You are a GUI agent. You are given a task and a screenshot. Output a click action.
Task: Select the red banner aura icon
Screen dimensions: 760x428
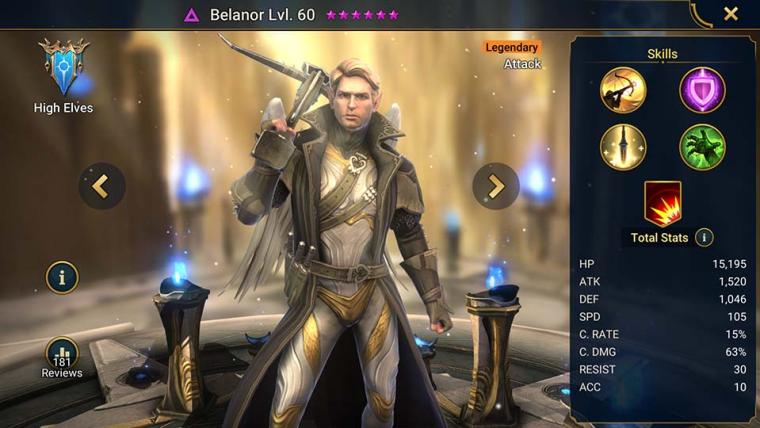(x=662, y=203)
